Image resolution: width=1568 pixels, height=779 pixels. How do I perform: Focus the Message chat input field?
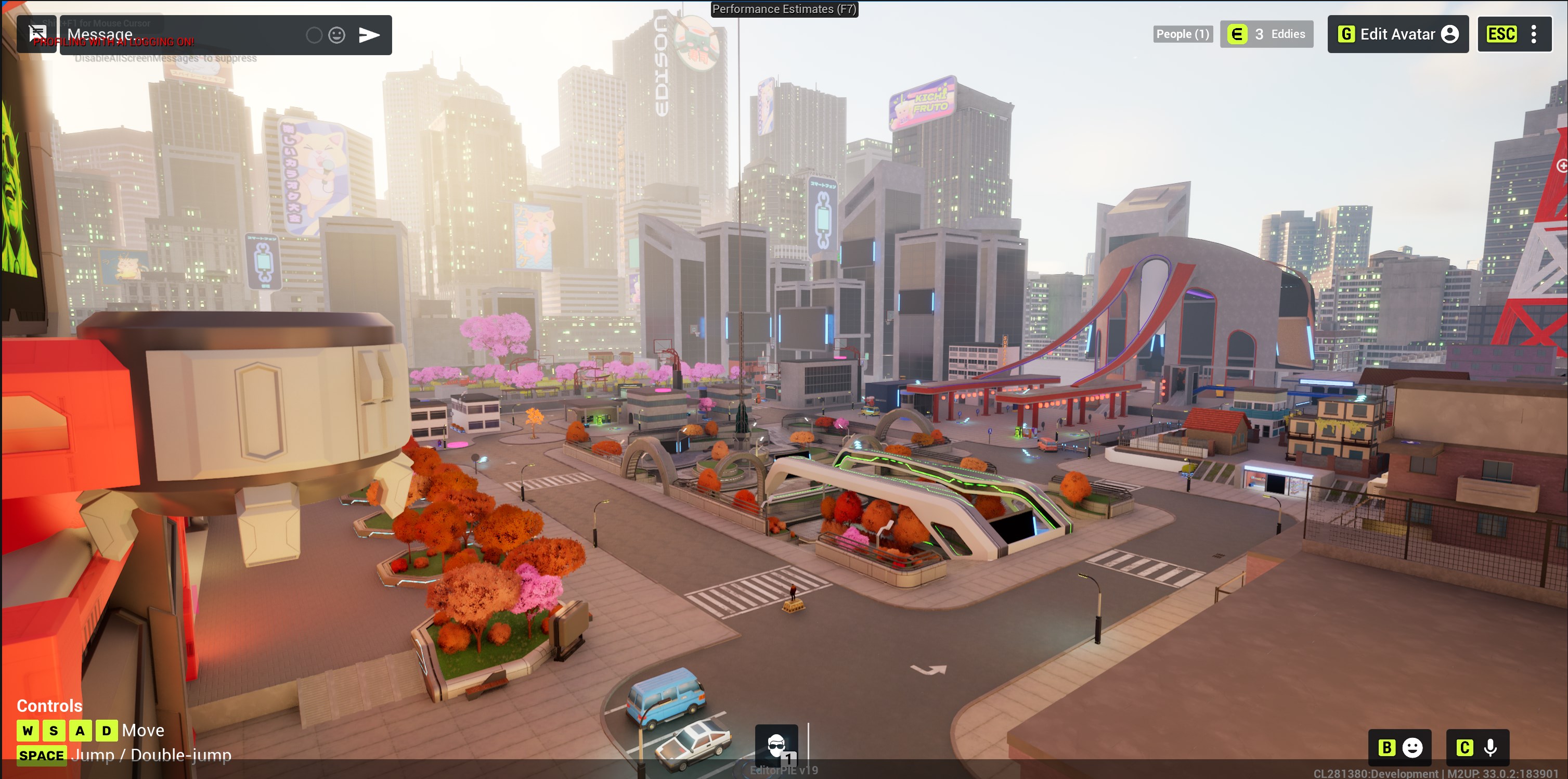pyautogui.click(x=183, y=35)
